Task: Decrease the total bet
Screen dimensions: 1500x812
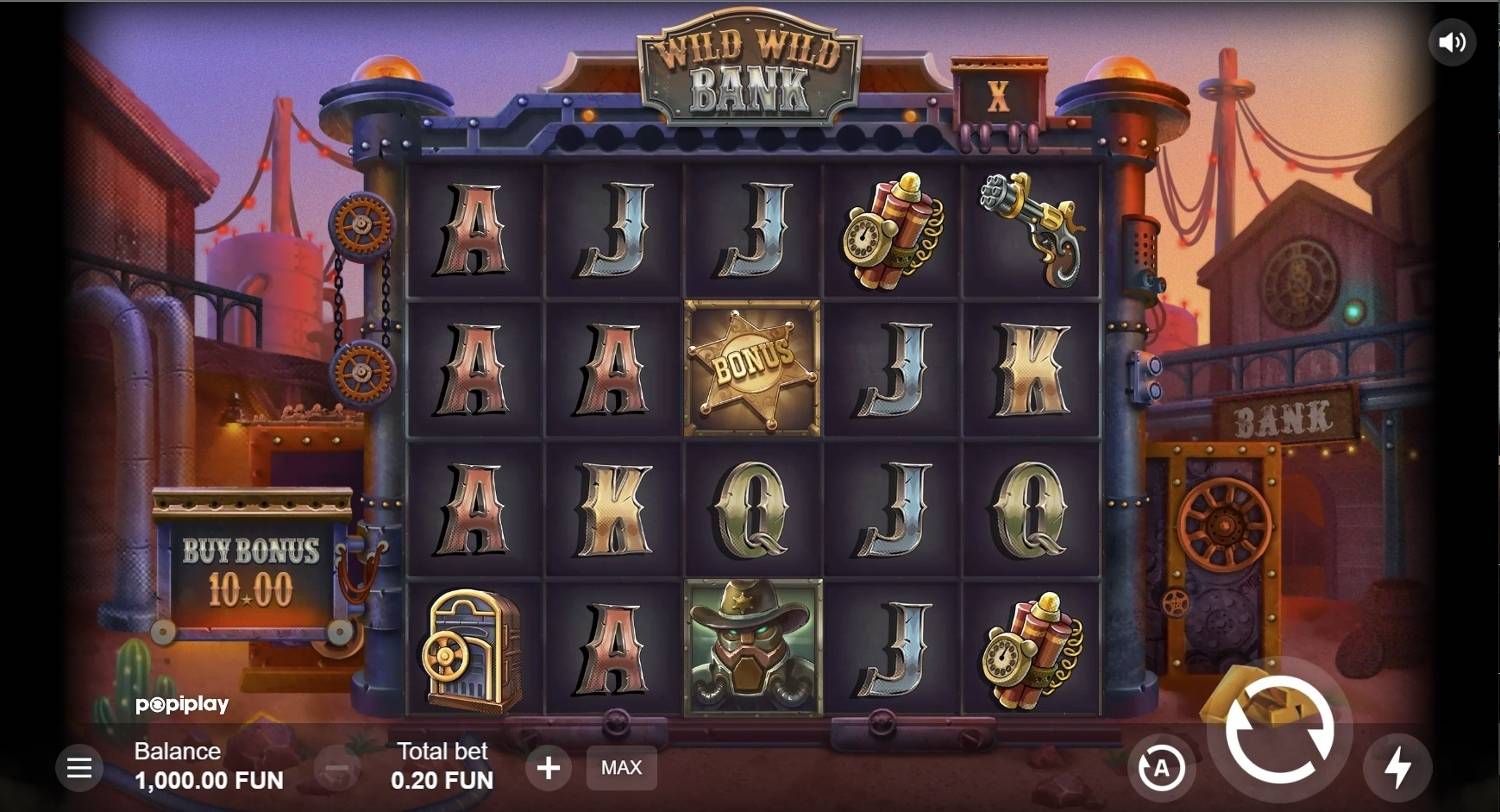Action: point(337,768)
